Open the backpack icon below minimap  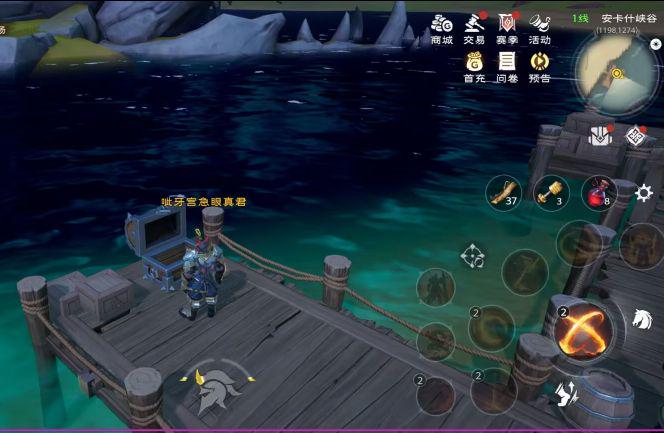point(600,135)
